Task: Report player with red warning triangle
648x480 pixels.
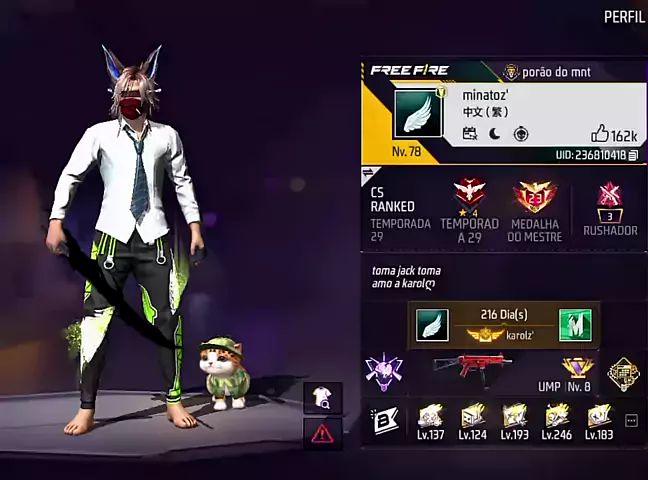Action: pyautogui.click(x=322, y=433)
